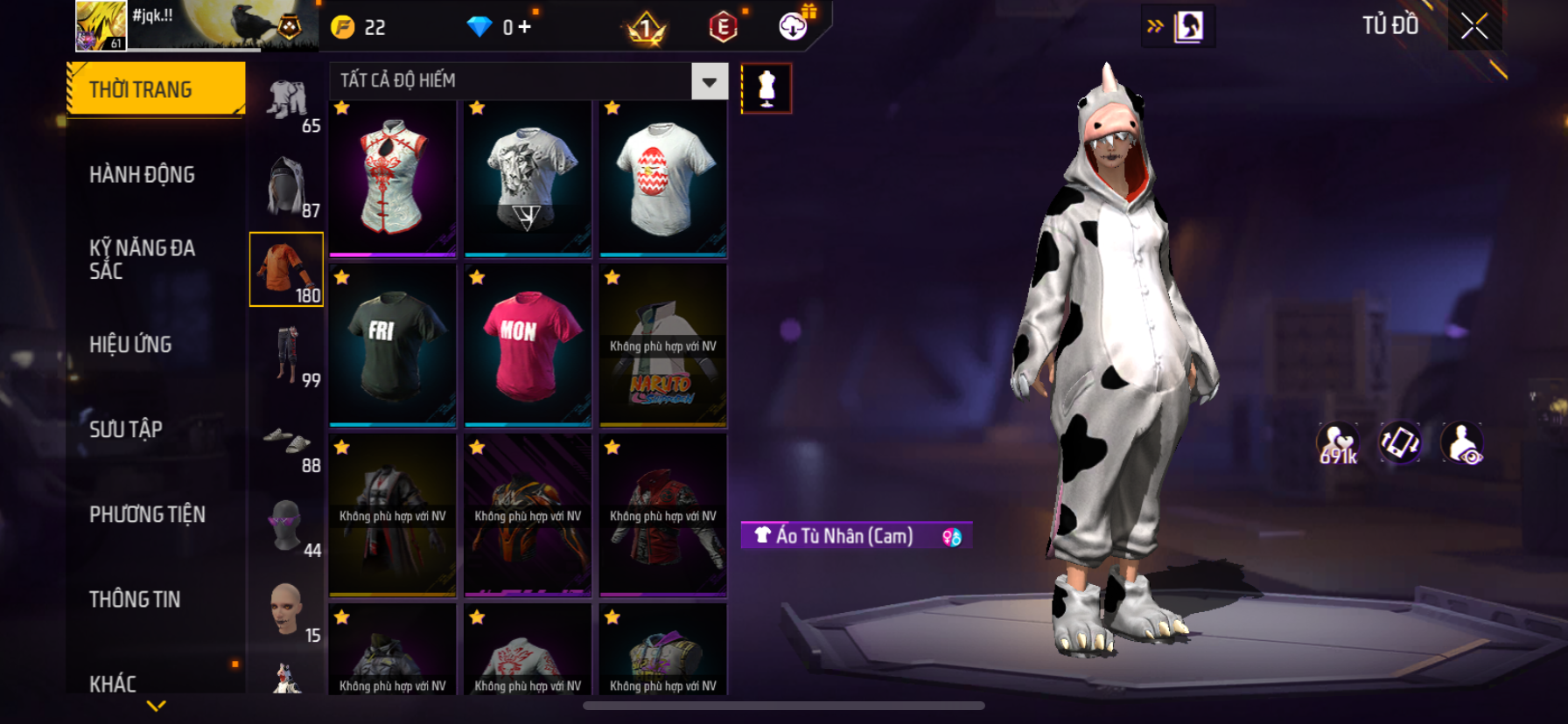Screen dimensions: 1568x724
Task: Toggle the character view eye icon
Action: 1462,442
